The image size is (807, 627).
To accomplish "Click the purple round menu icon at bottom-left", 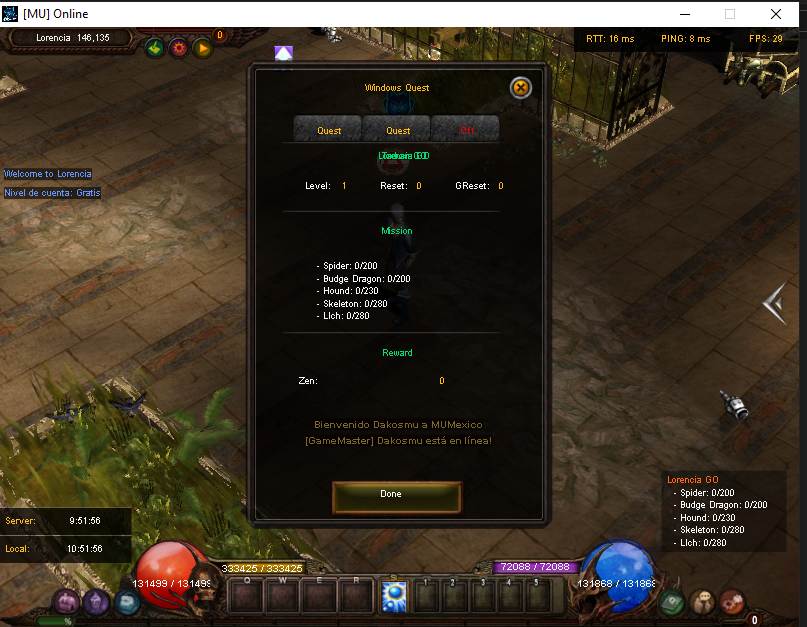I will tap(68, 601).
